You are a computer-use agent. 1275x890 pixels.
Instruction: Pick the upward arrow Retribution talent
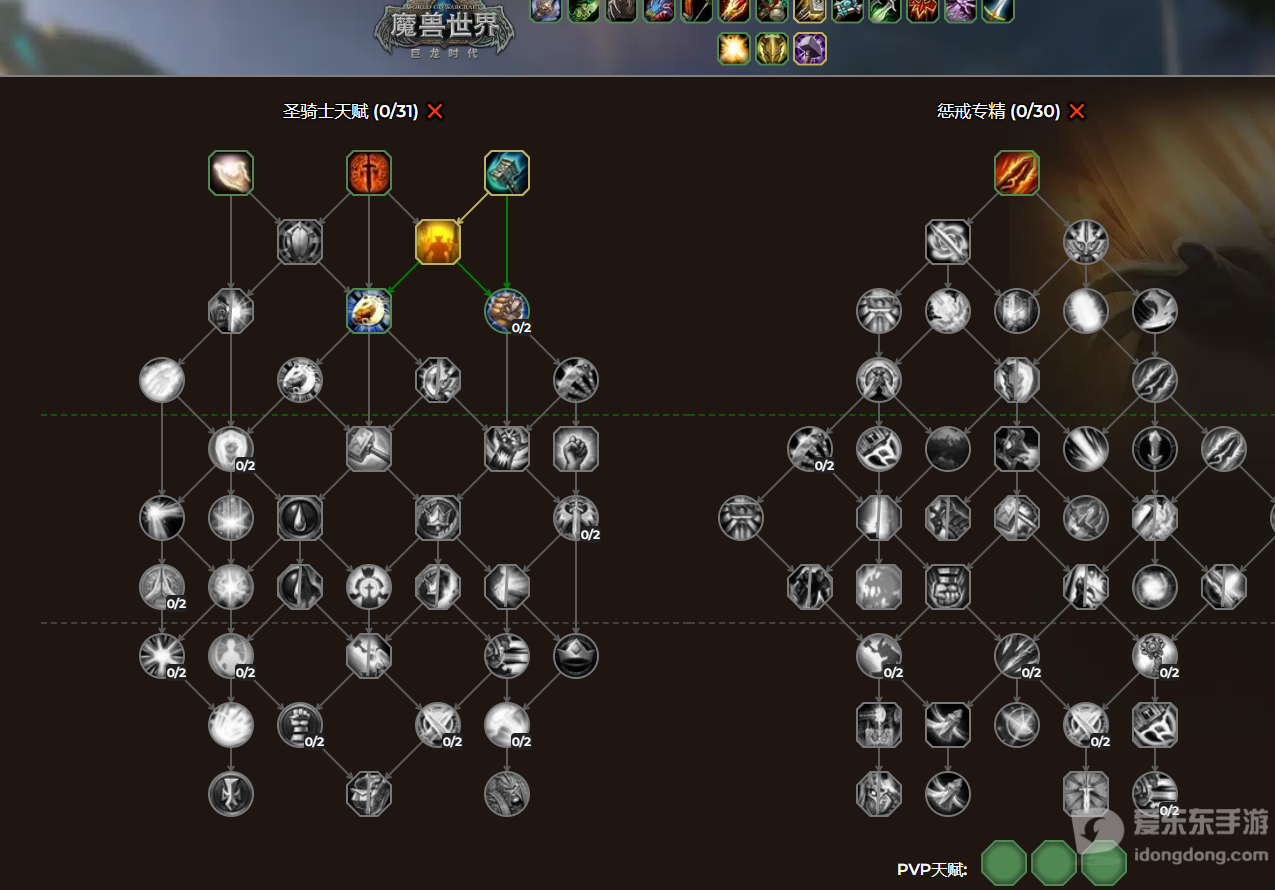click(x=1155, y=449)
